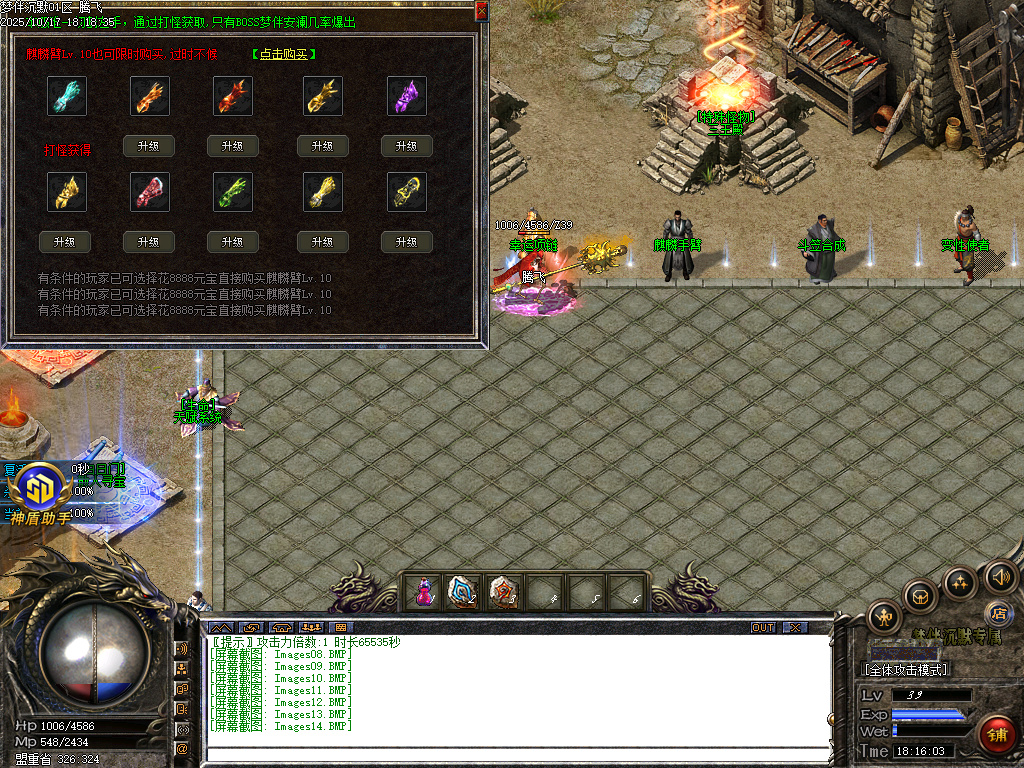Upgrade the pink-red gauntlet item

click(x=149, y=242)
